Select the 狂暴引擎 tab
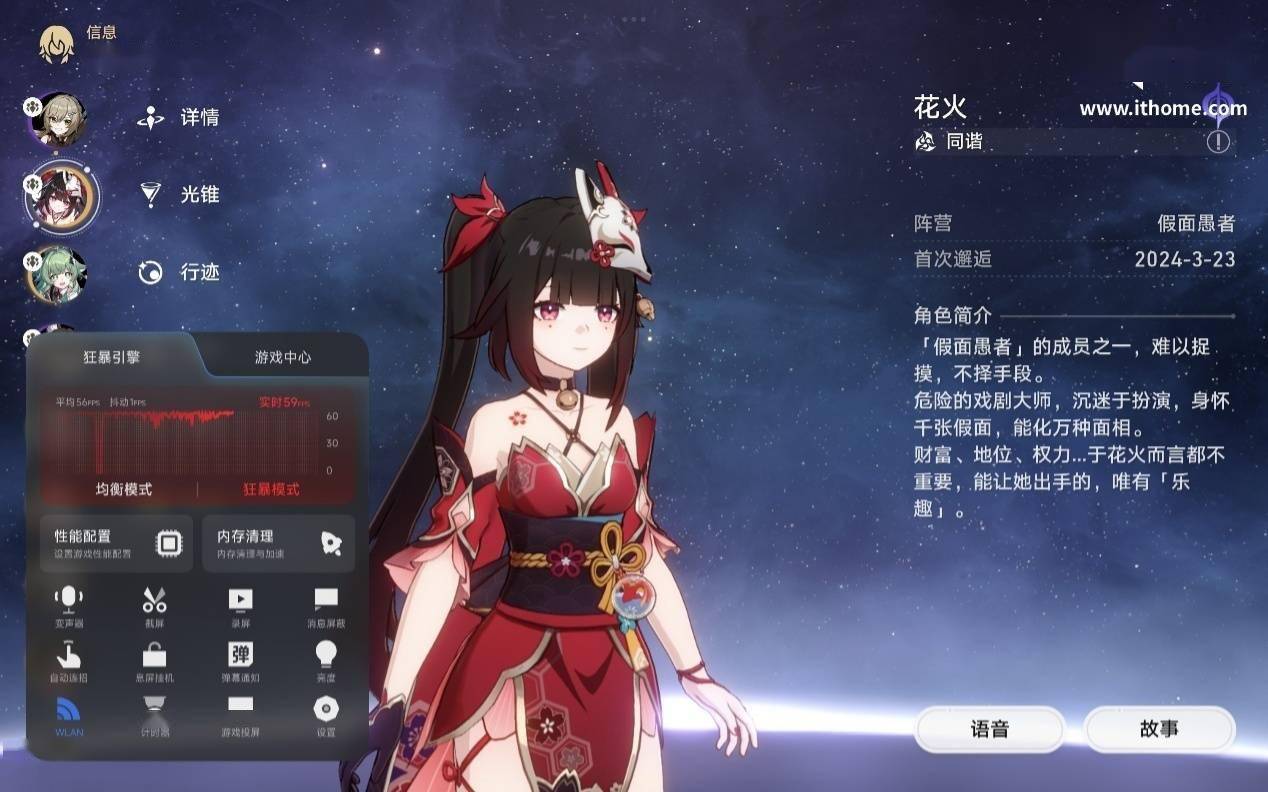This screenshot has width=1268, height=792. (x=111, y=357)
